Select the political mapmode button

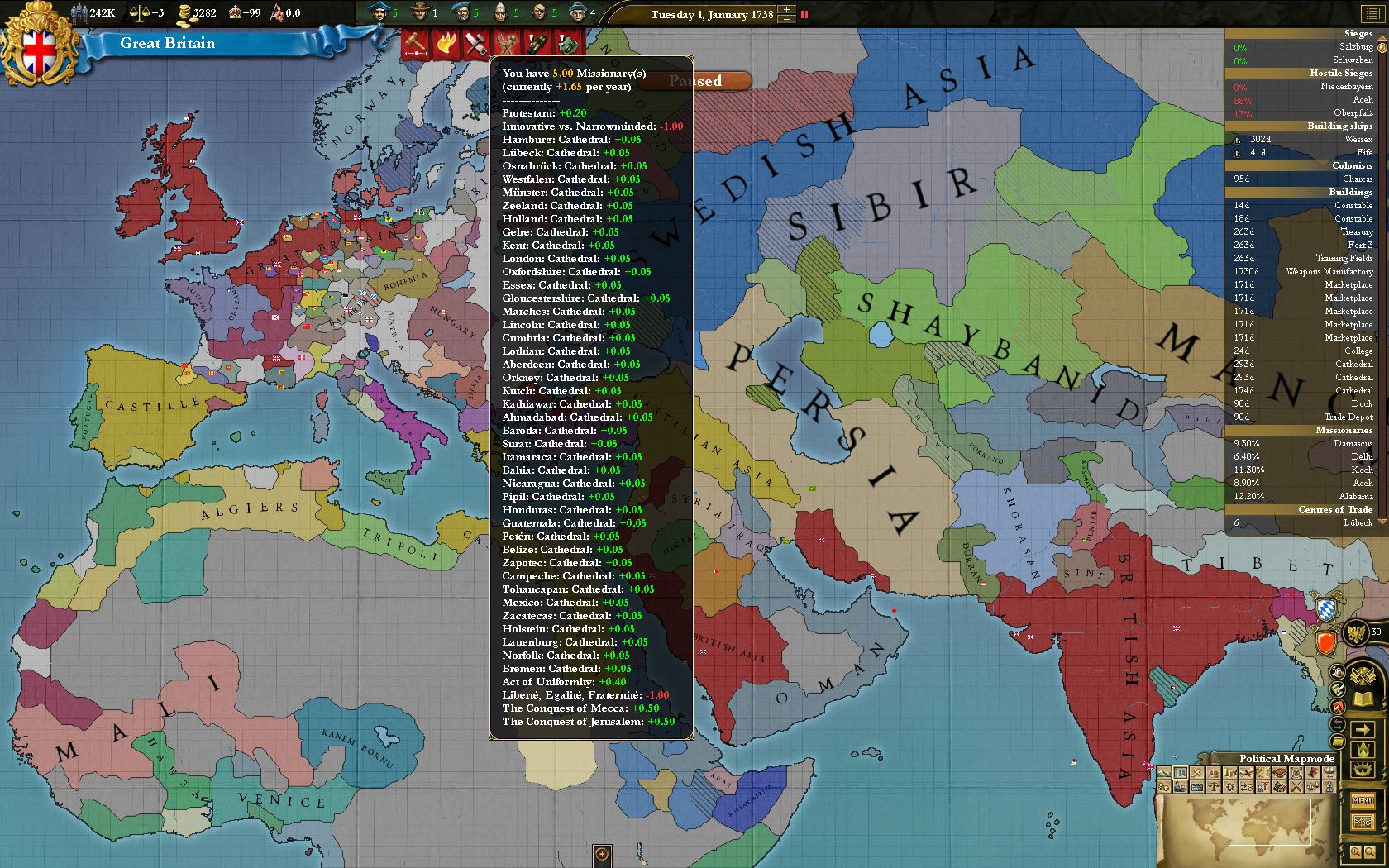(x=1181, y=773)
